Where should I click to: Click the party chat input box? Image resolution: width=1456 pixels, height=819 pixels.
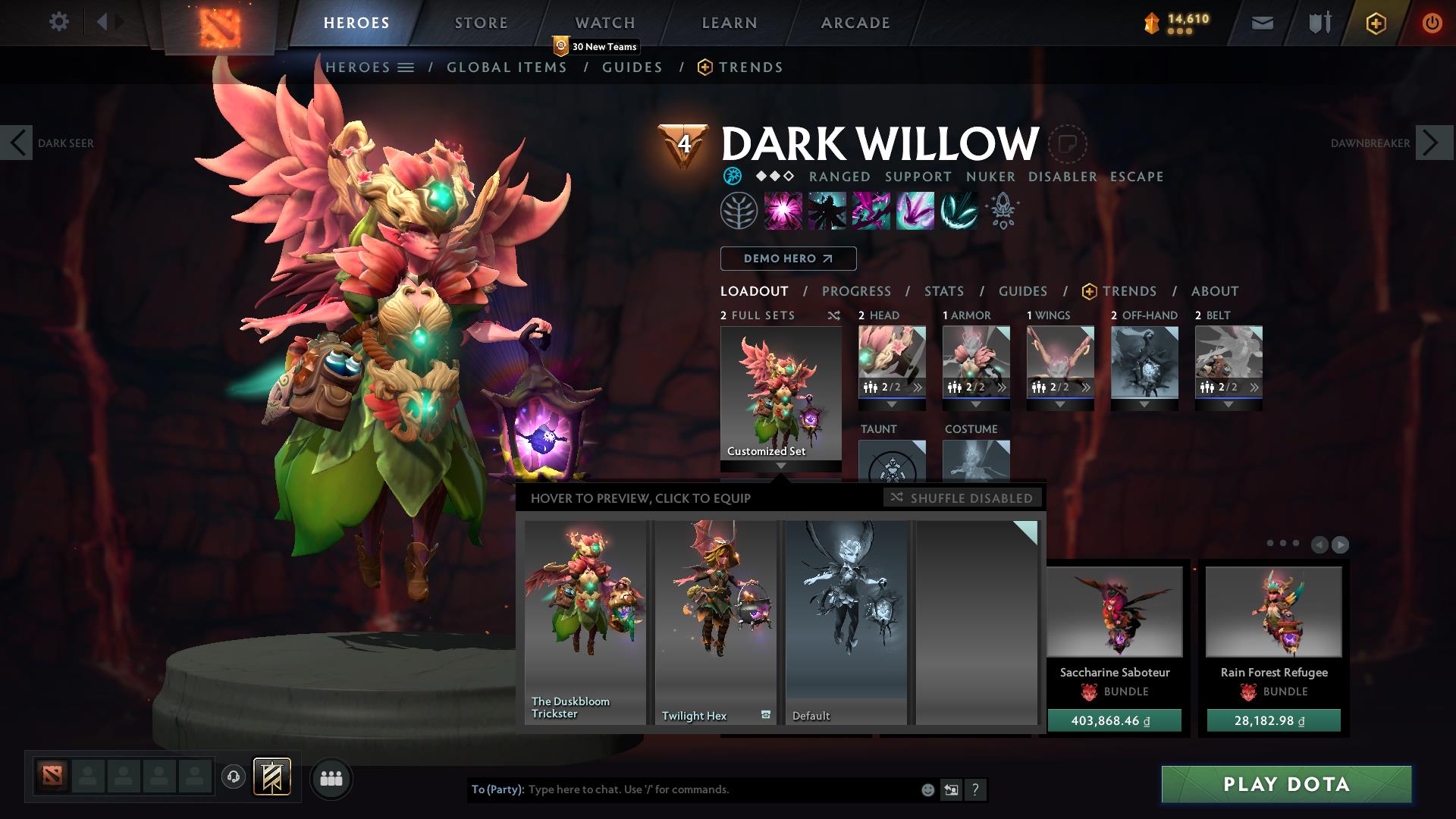click(x=720, y=789)
